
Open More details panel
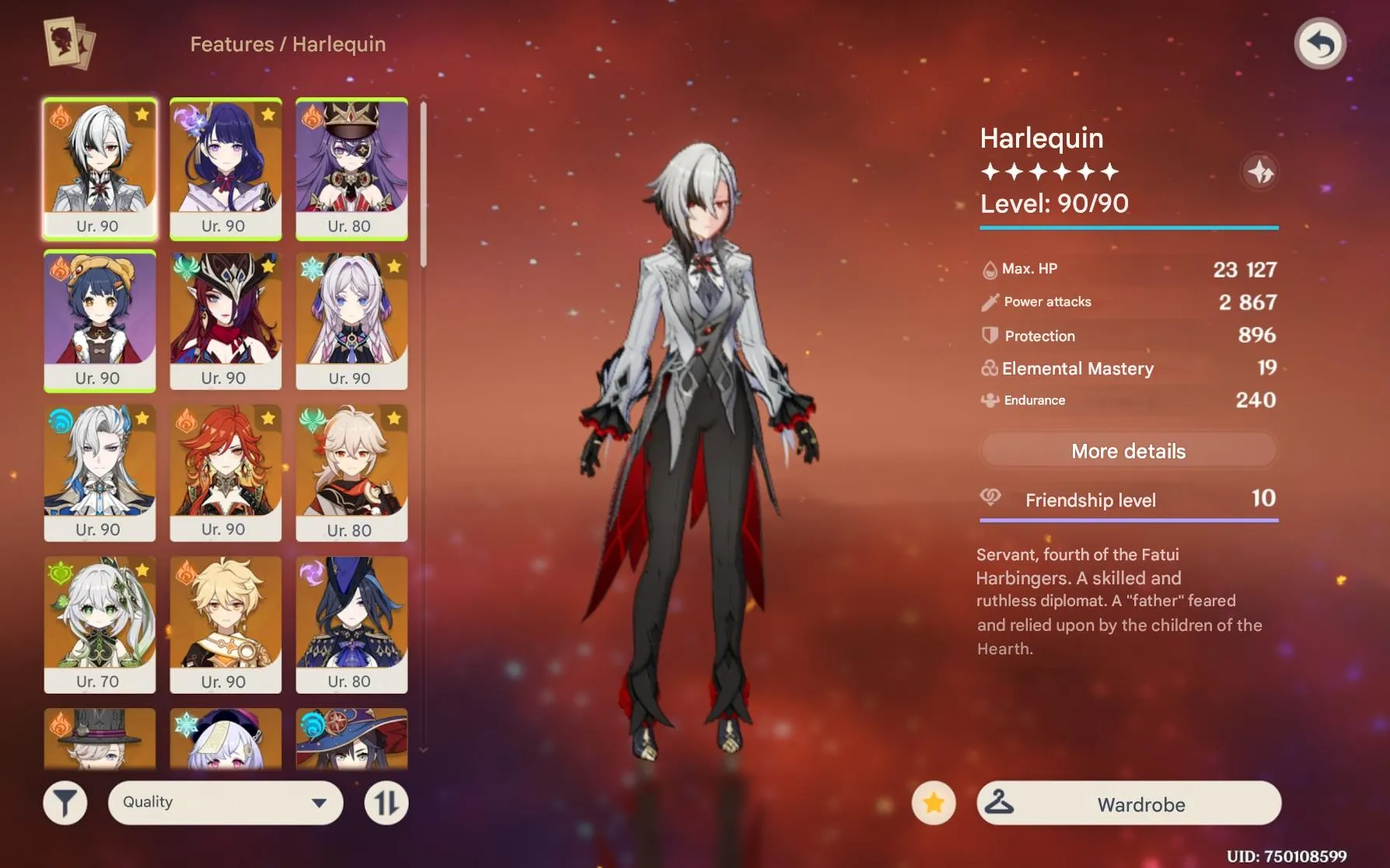click(1128, 451)
